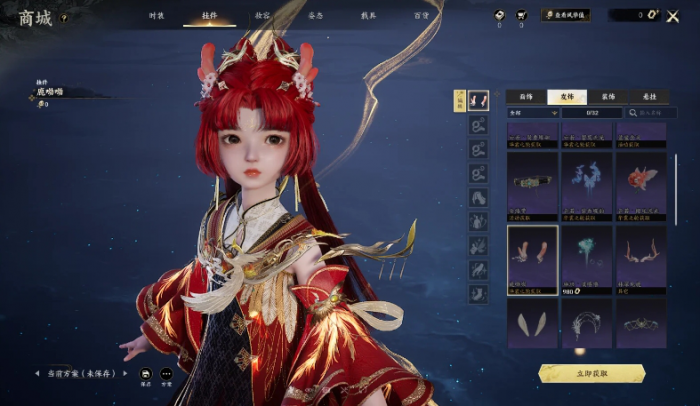The image size is (700, 406).
Task: Select the red deer antler hair ornament
Action: 532,258
